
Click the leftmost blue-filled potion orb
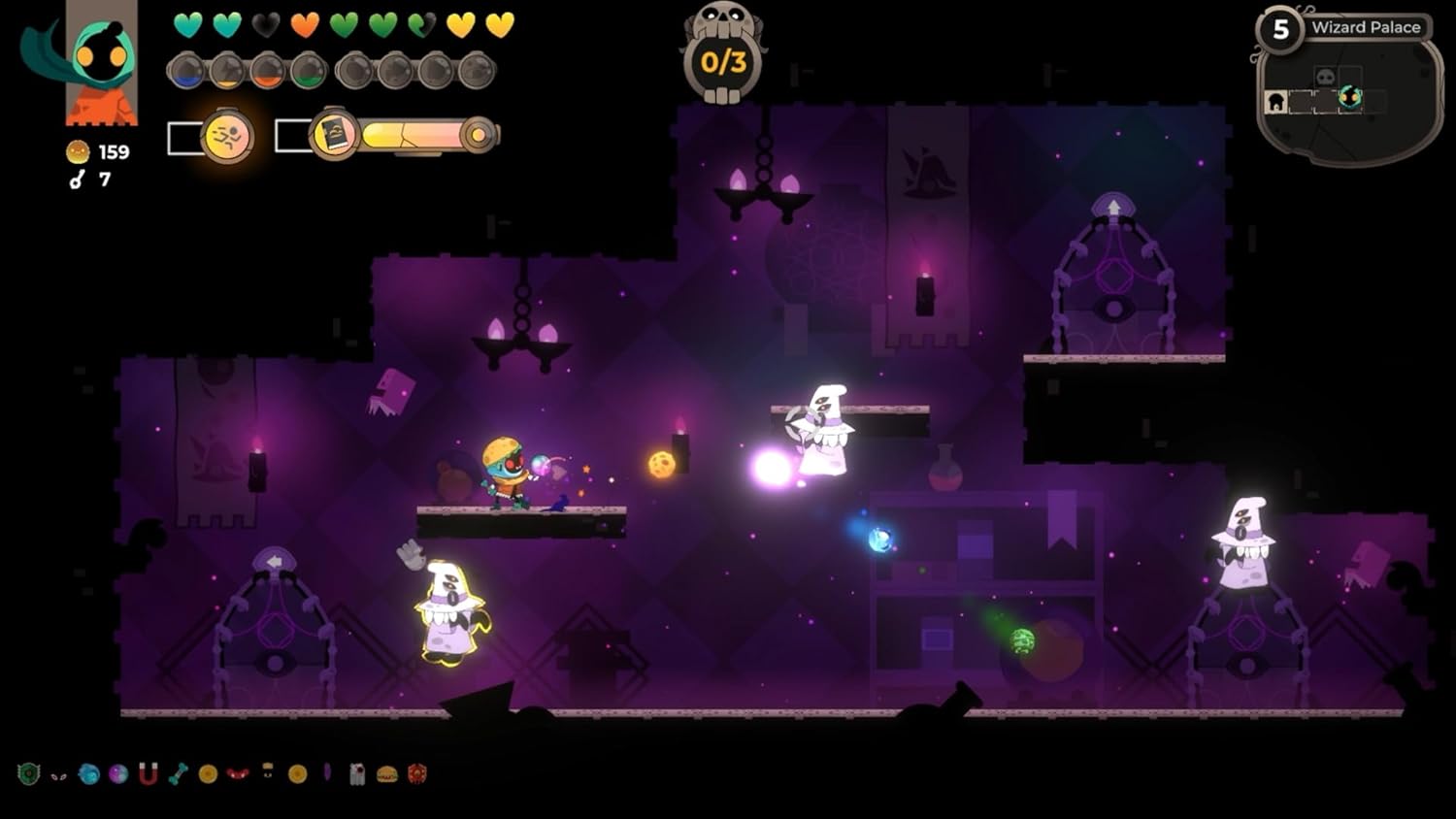(x=185, y=71)
